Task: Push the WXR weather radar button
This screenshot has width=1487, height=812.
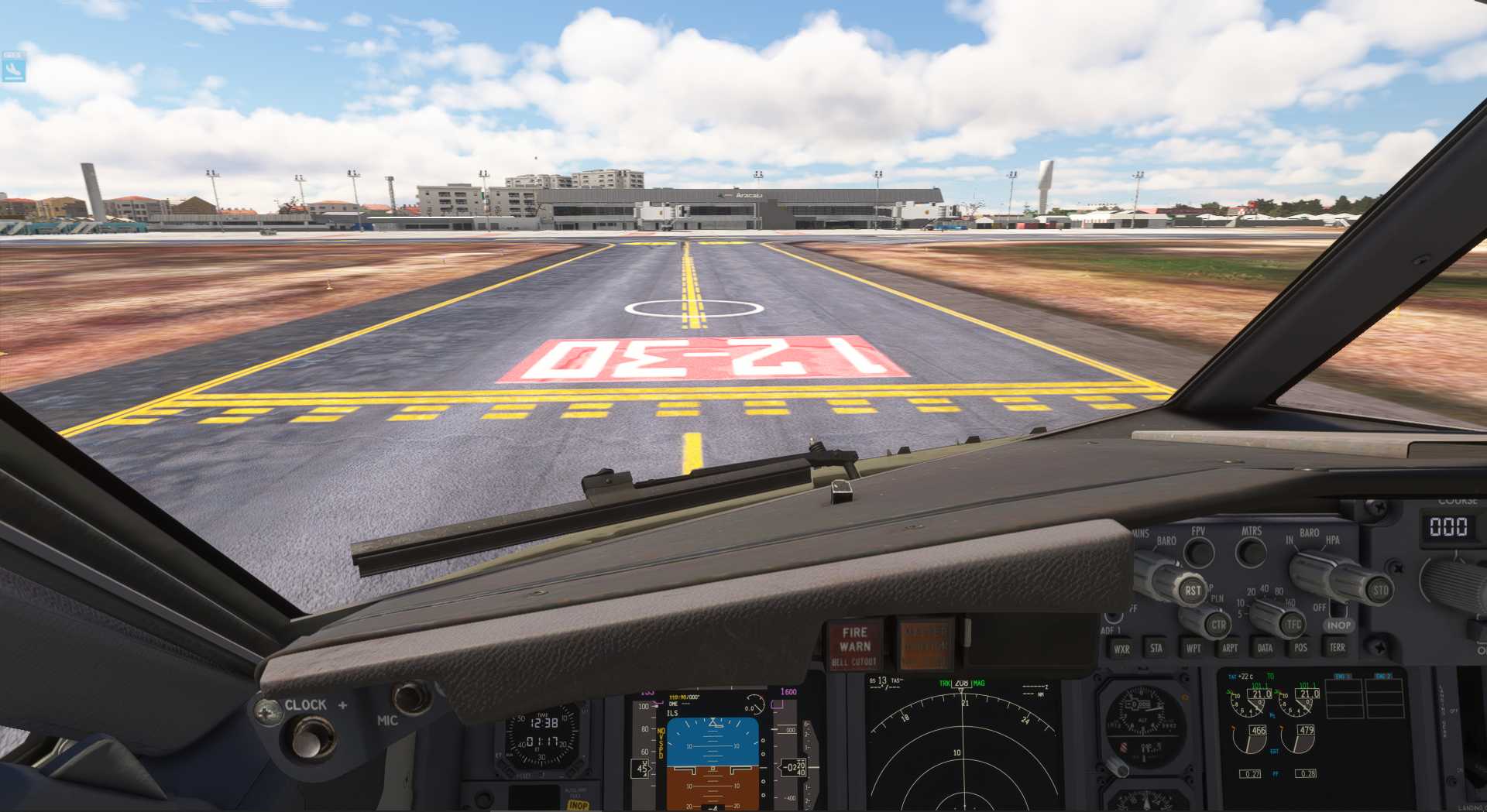Action: click(1121, 649)
